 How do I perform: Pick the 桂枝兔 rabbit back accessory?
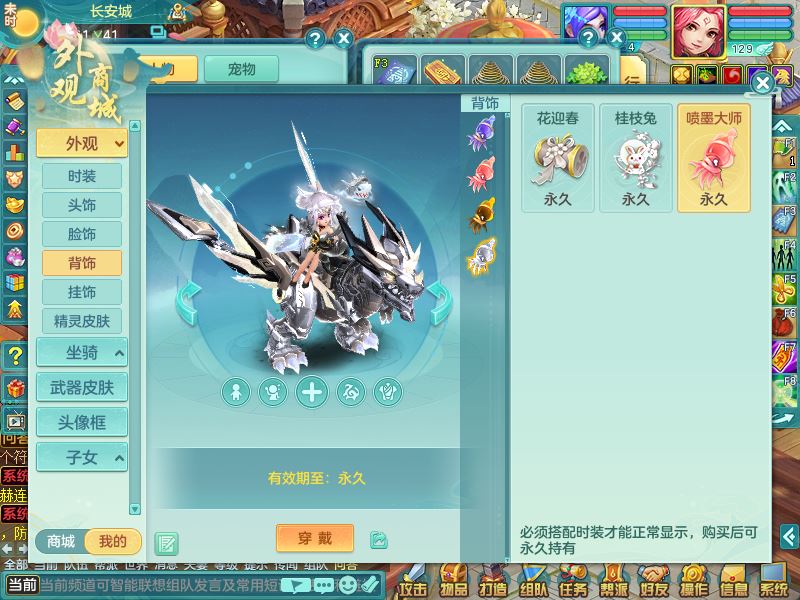pos(636,158)
